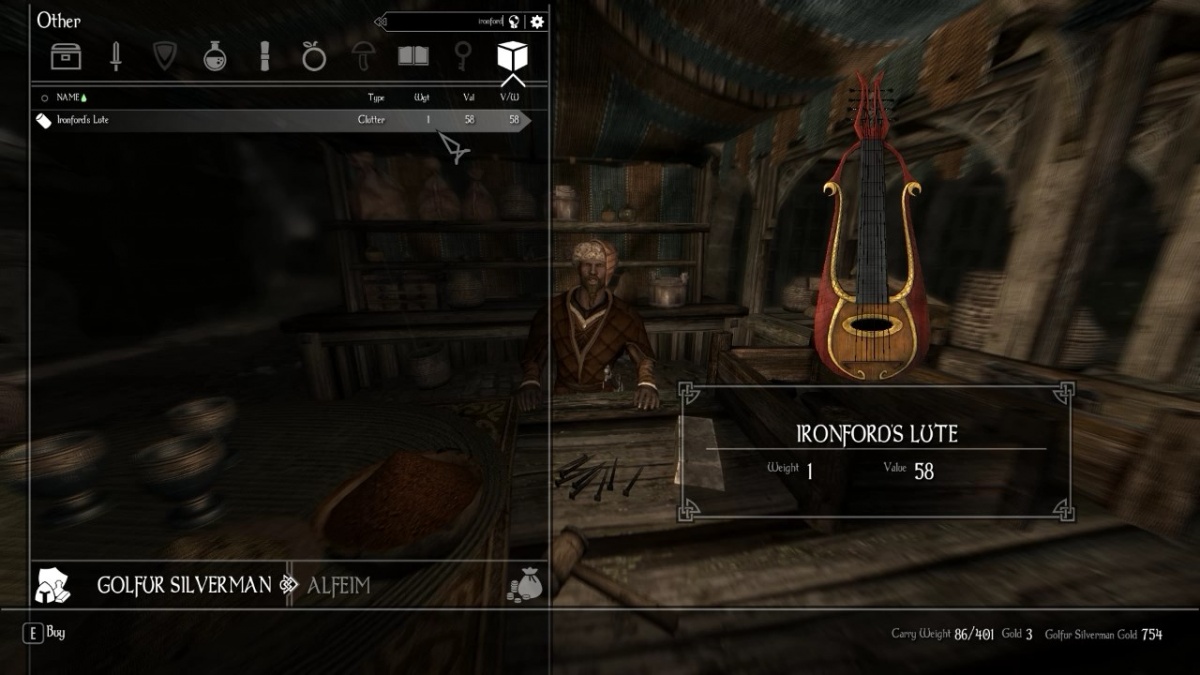Sort items by V/W ratio column

510,98
